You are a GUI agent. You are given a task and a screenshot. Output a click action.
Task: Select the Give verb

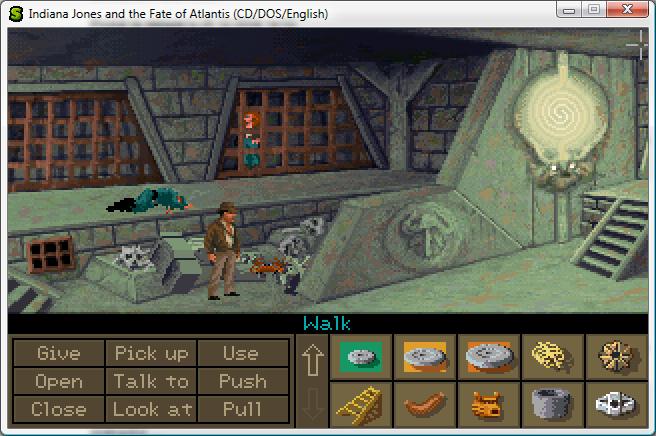point(58,354)
